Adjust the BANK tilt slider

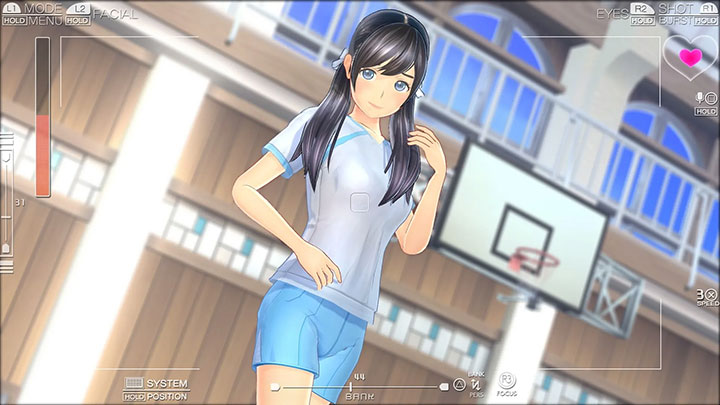coord(357,386)
